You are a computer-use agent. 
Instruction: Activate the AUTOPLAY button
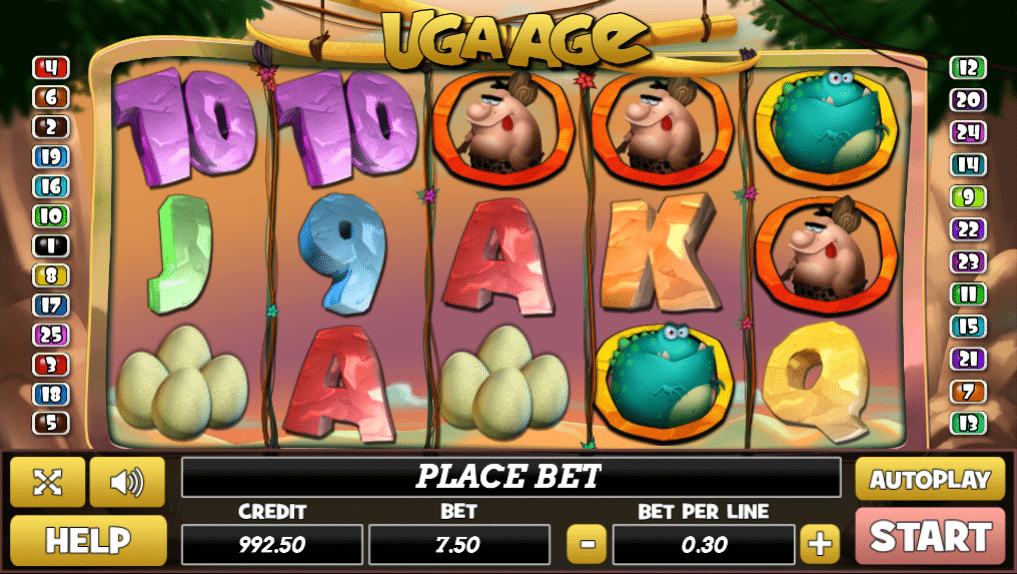pyautogui.click(x=930, y=479)
